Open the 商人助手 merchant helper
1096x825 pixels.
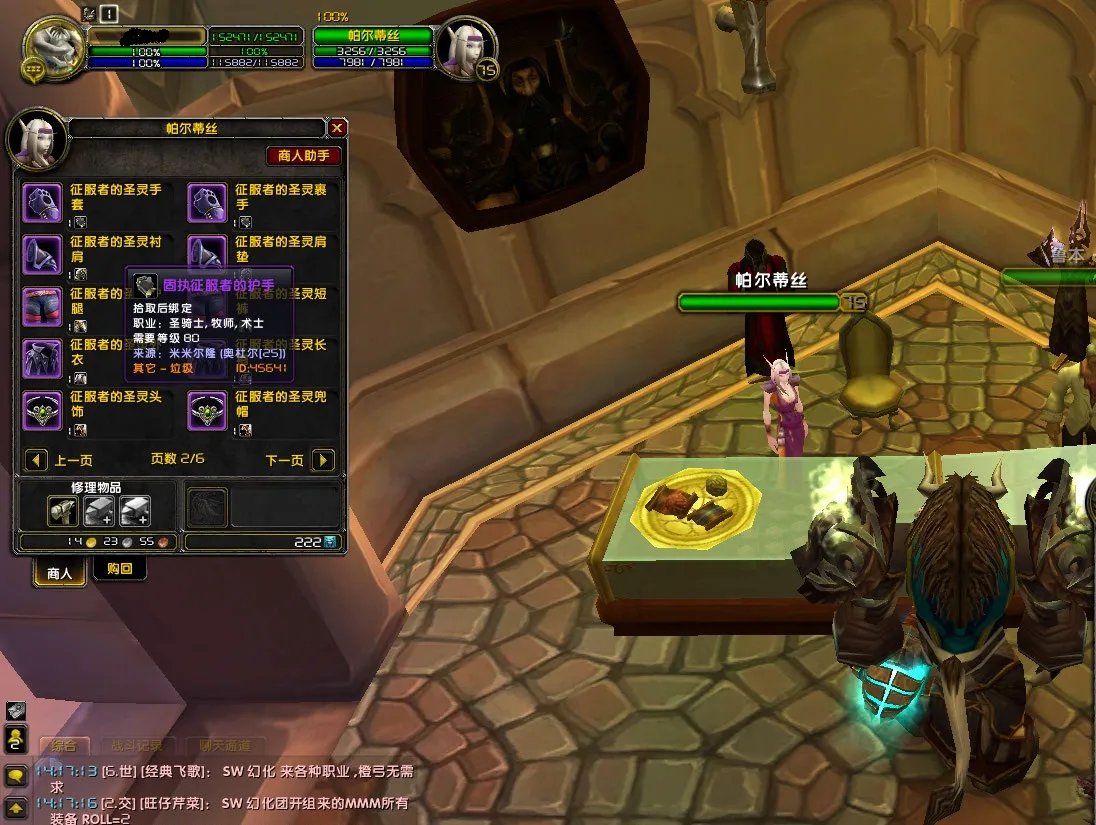(x=304, y=156)
